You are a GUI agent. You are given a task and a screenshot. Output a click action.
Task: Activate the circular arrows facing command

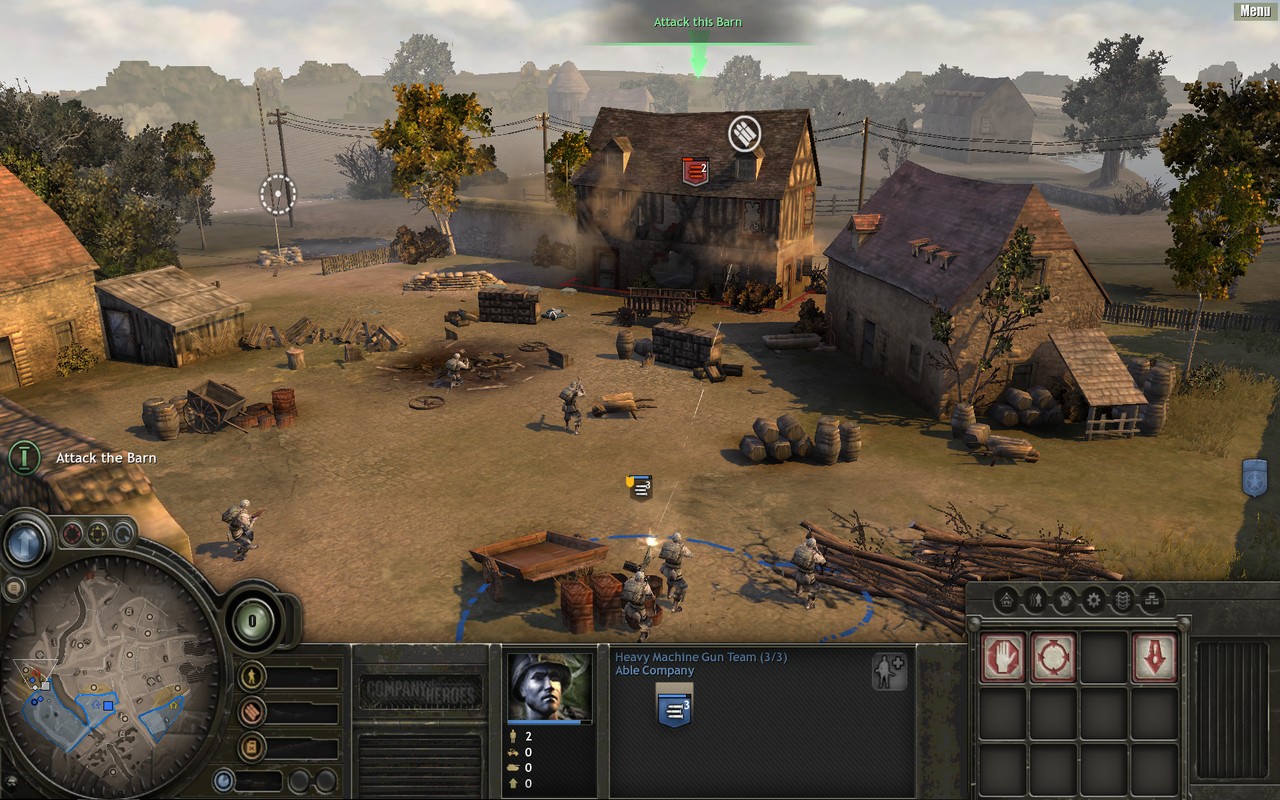click(1054, 657)
